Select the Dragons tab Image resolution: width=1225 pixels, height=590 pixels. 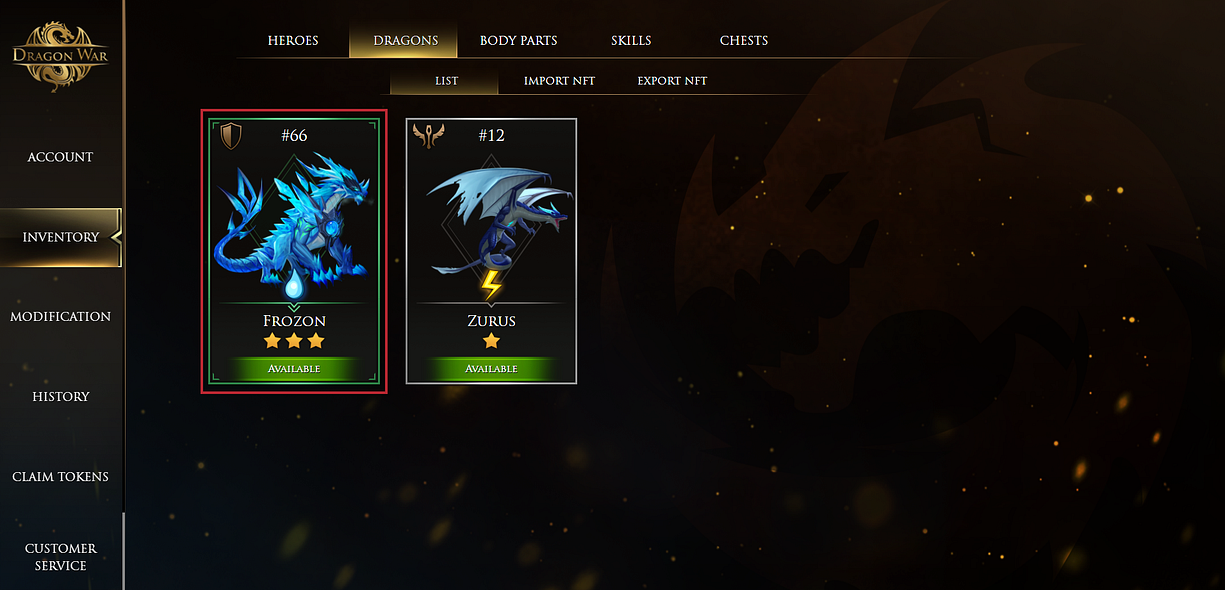pyautogui.click(x=405, y=41)
